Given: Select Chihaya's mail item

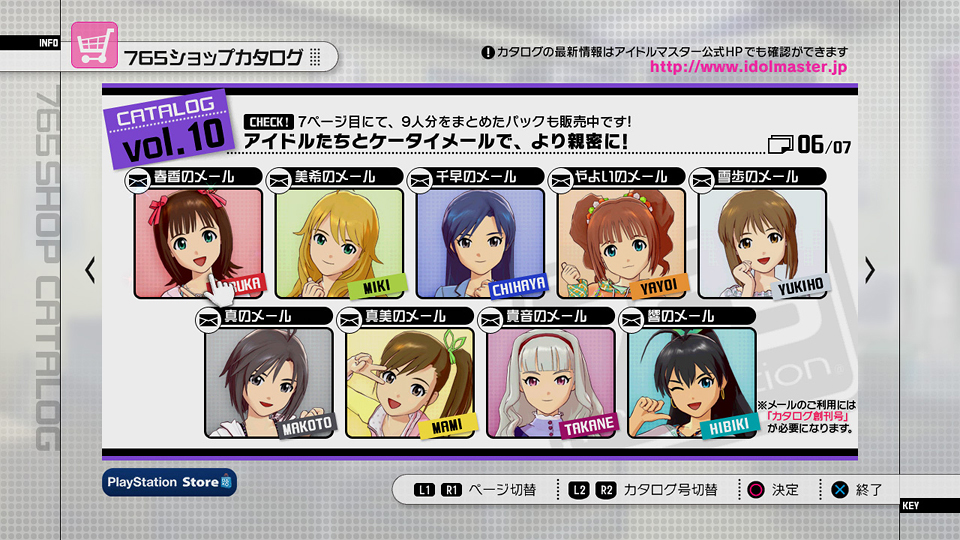Looking at the screenshot, I should pos(480,243).
